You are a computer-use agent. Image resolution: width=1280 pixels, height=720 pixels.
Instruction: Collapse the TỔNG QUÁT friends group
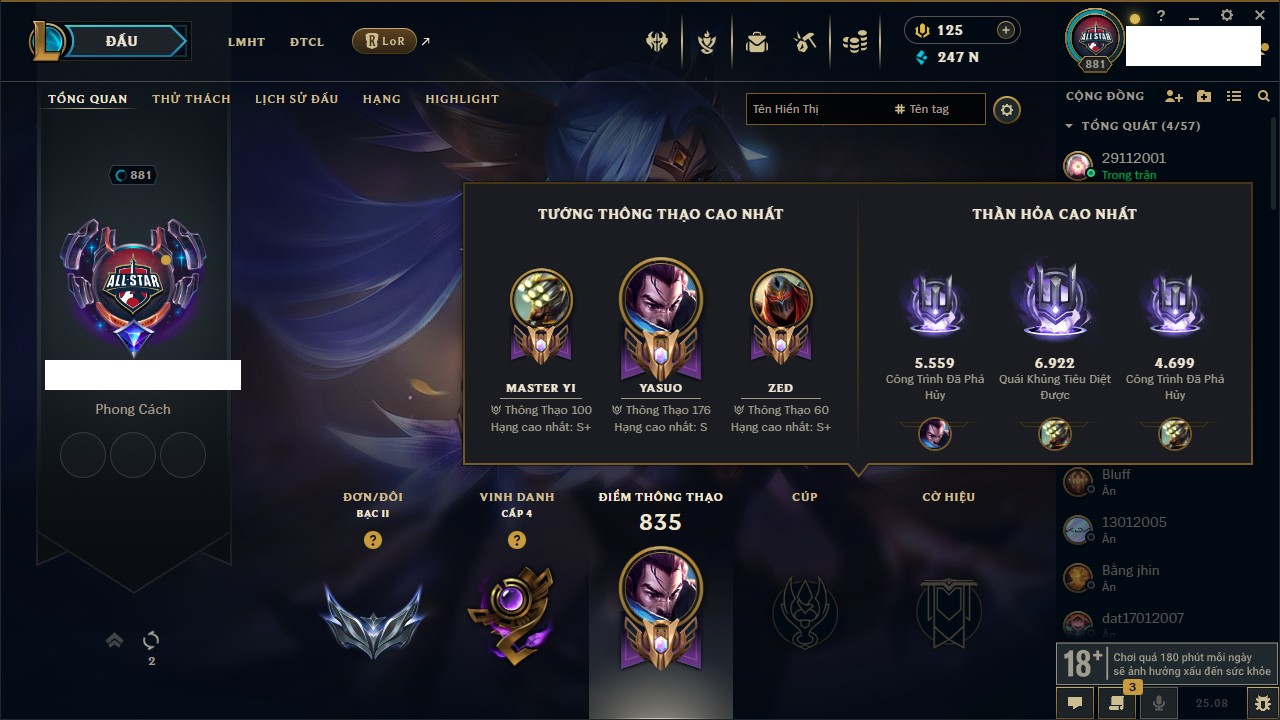[x=1069, y=126]
